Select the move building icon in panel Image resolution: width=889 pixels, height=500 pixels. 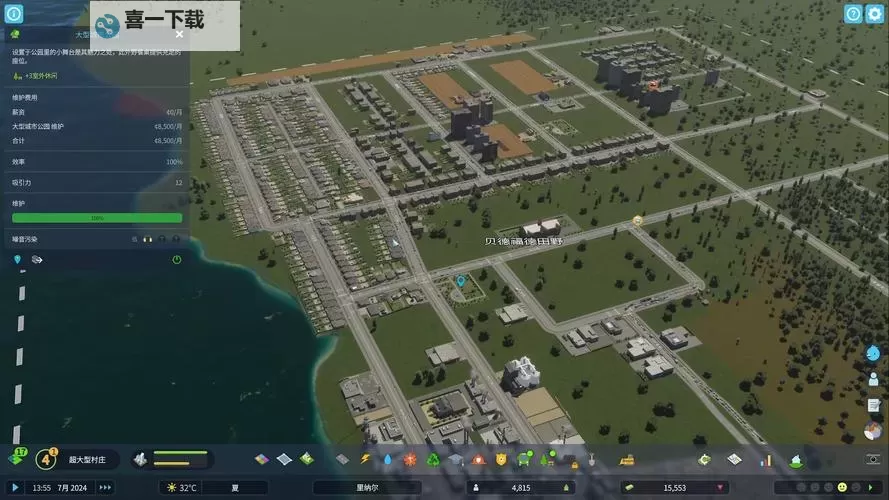click(x=37, y=260)
